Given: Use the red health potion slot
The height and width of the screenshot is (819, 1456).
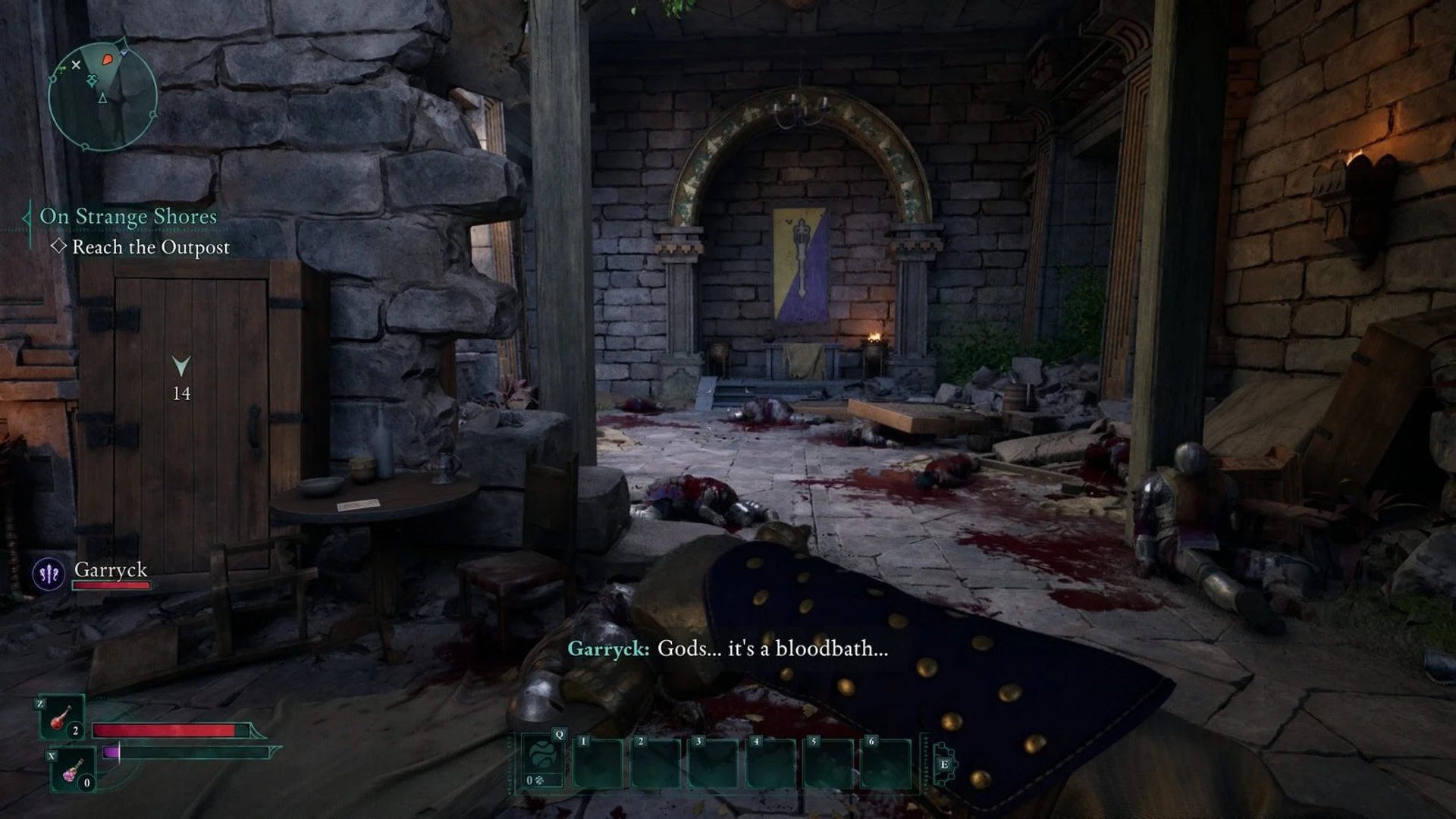Looking at the screenshot, I should point(62,717).
